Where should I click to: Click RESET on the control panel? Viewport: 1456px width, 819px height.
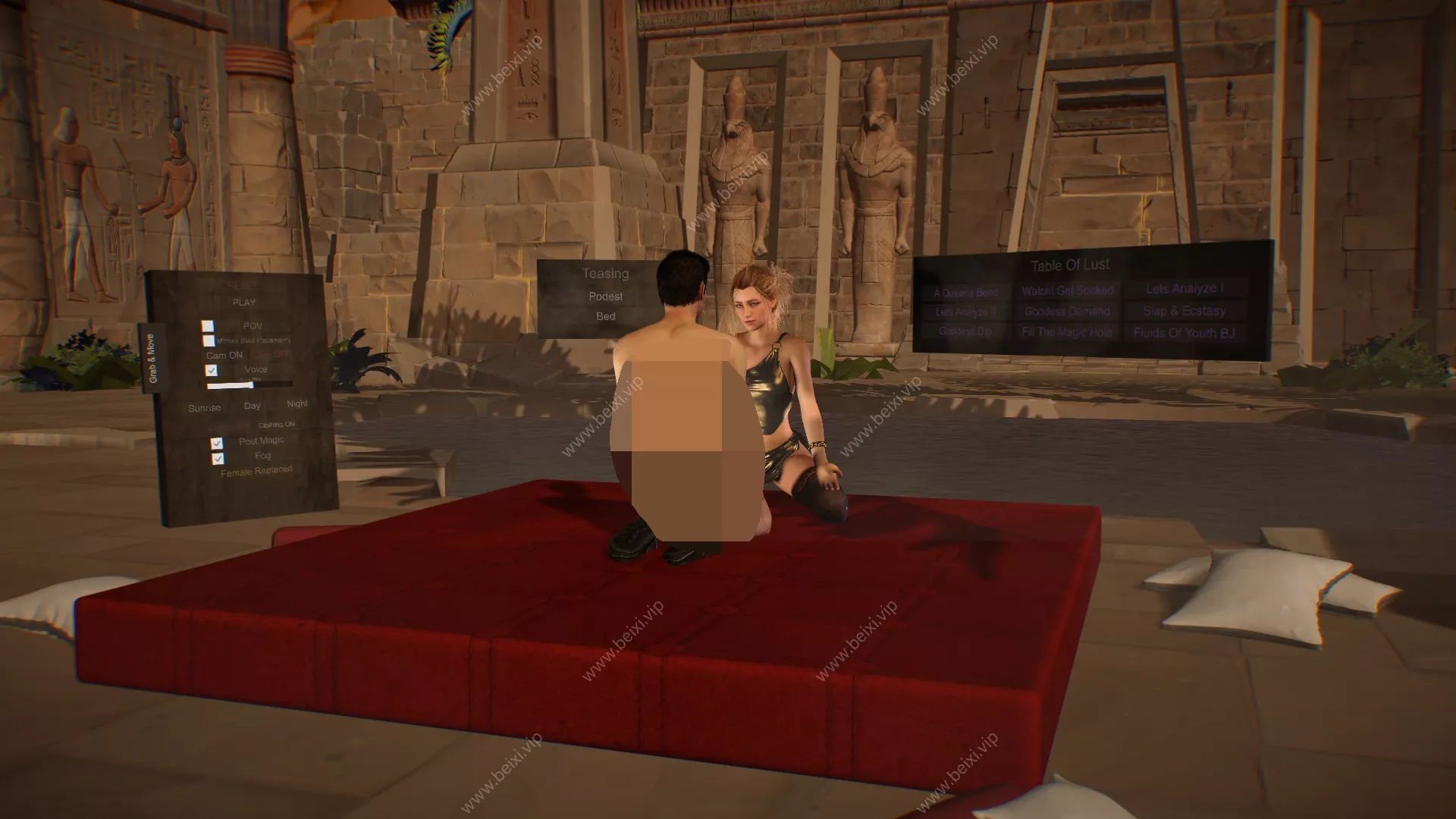pyautogui.click(x=243, y=284)
